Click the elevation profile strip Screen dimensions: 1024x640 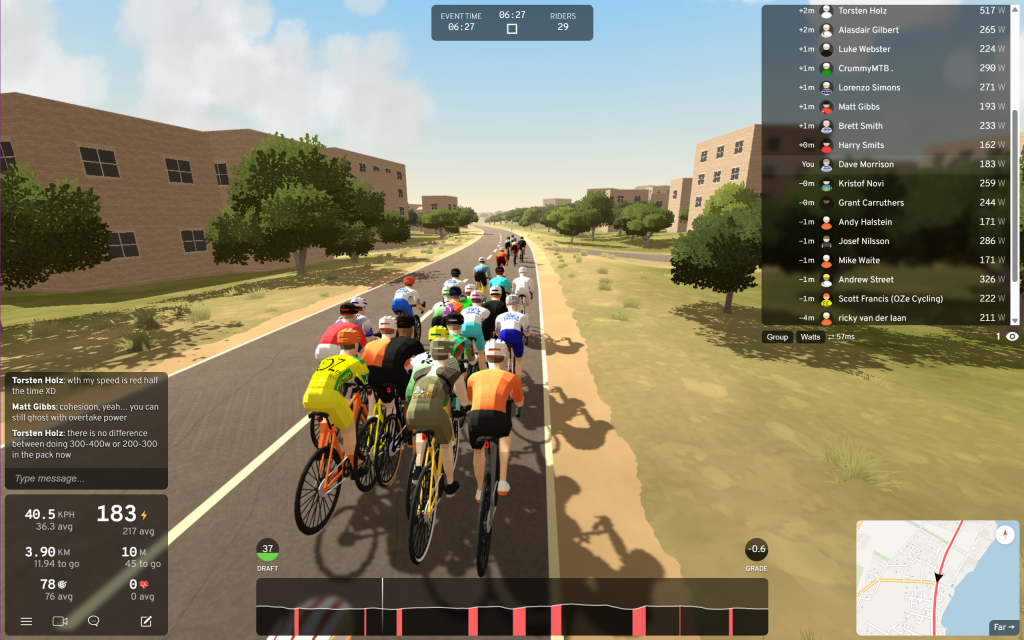coord(512,607)
